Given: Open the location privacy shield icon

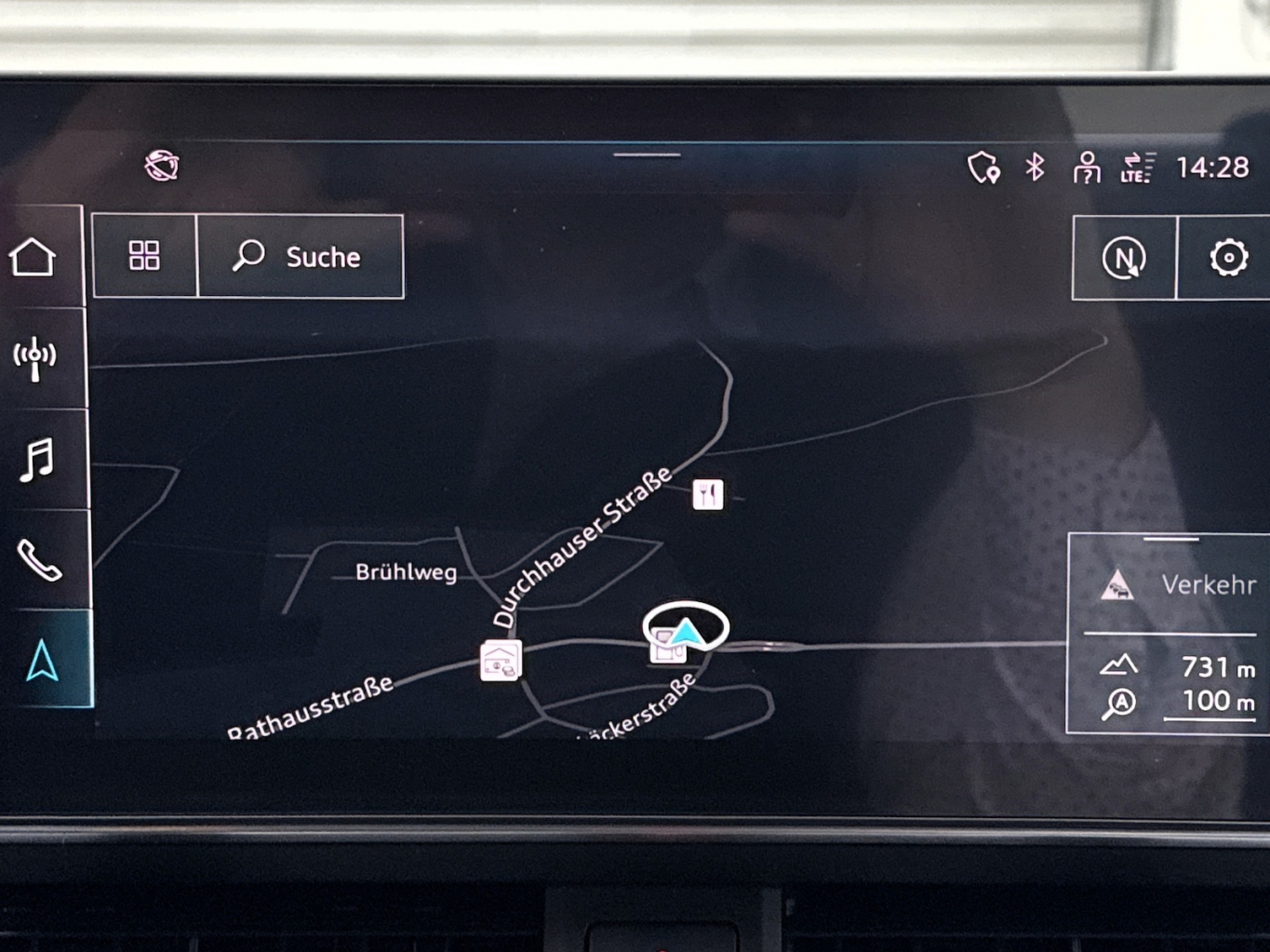Looking at the screenshot, I should [983, 168].
